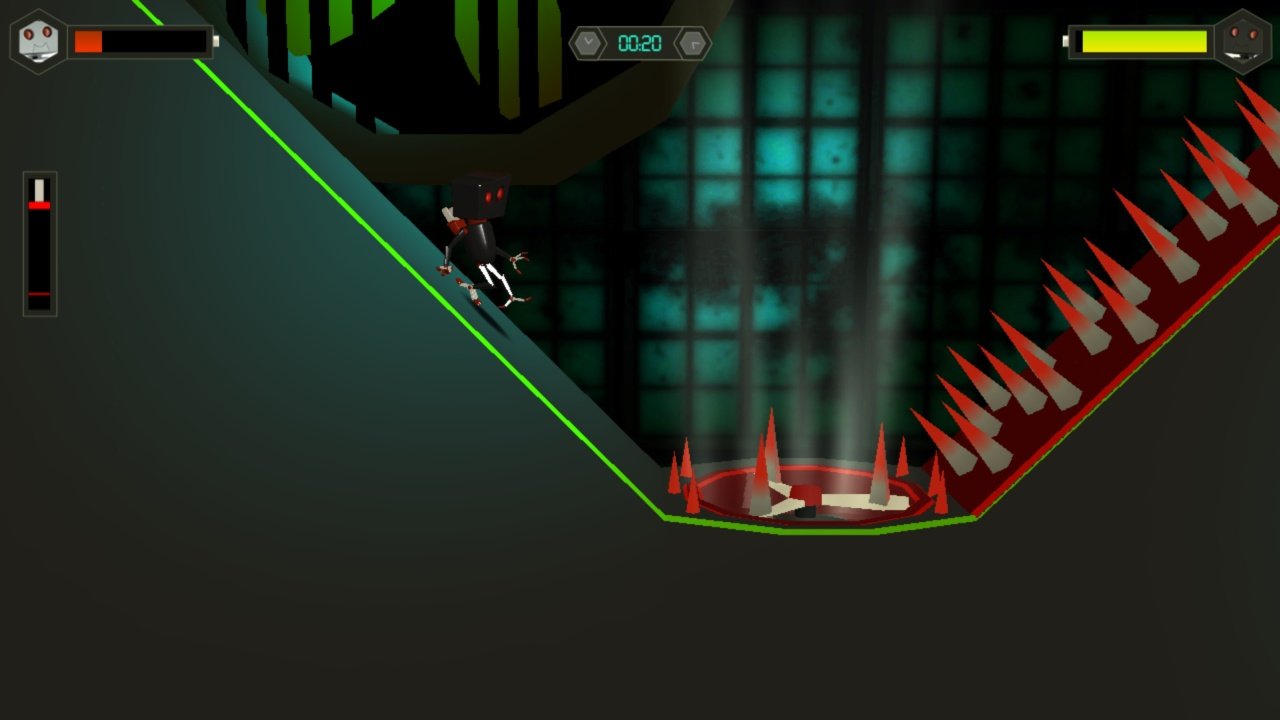Select the top-left player status panel

tap(120, 41)
